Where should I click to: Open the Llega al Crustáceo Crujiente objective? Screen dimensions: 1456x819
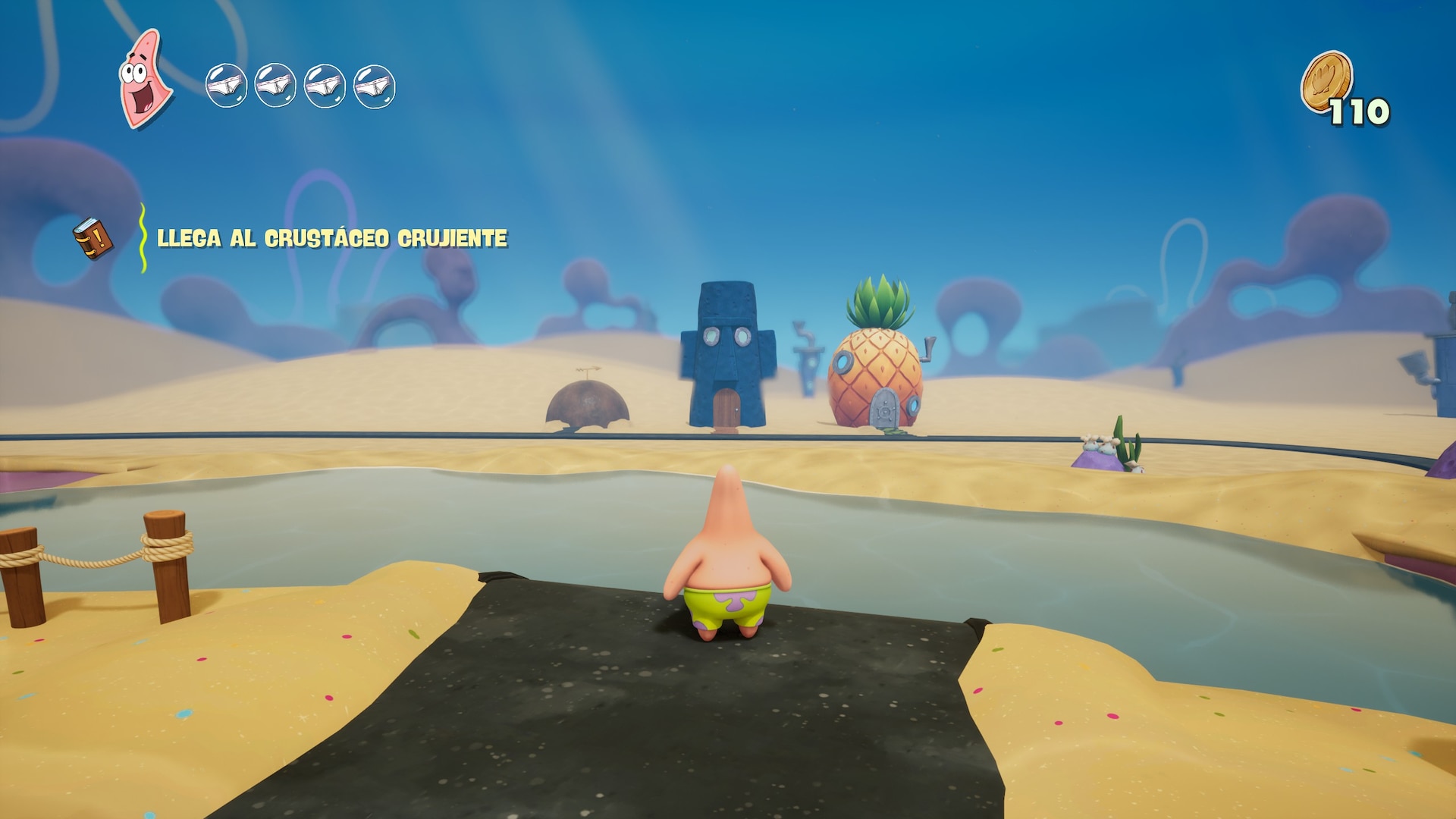pyautogui.click(x=331, y=239)
